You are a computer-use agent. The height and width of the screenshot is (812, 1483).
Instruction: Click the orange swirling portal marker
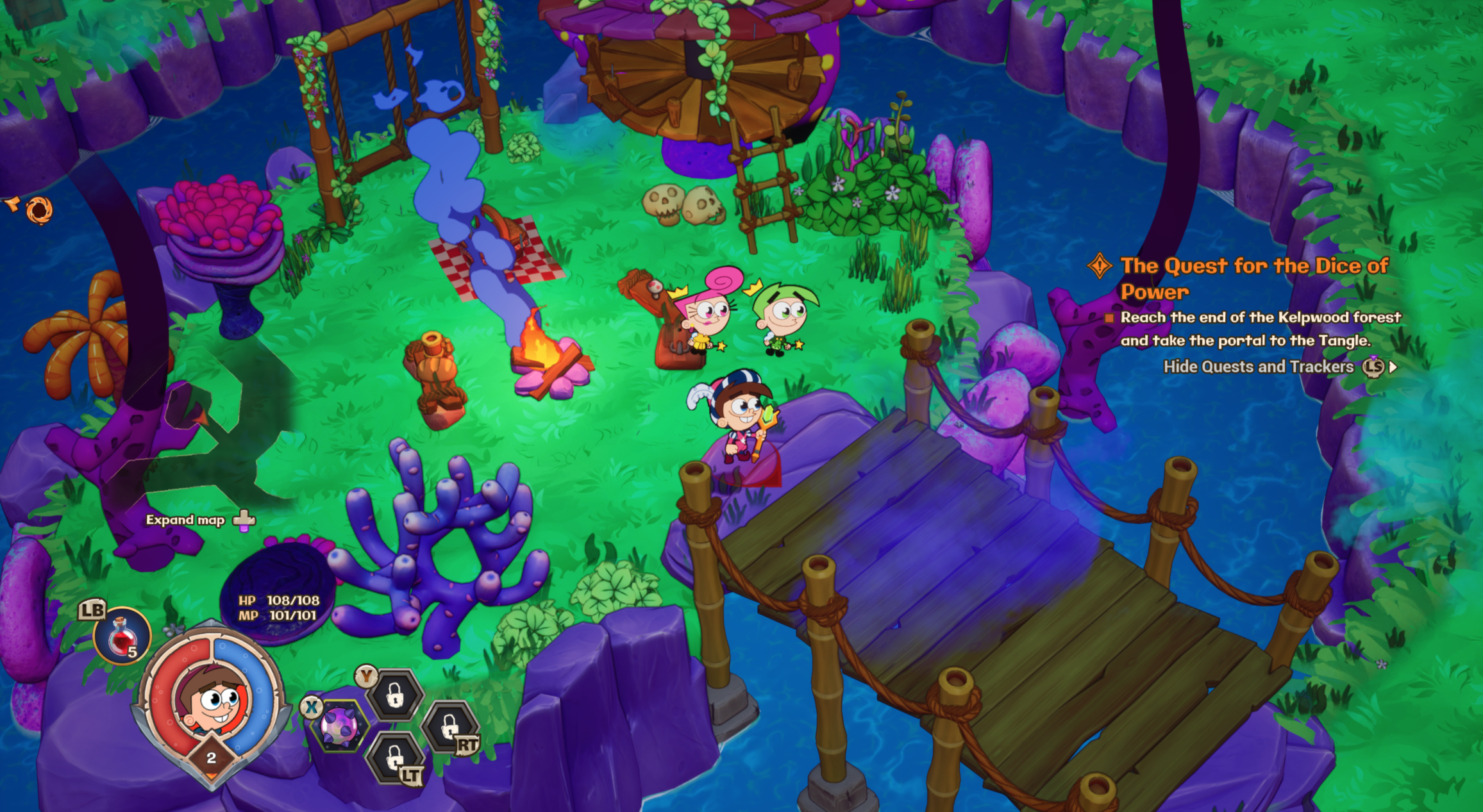pos(39,210)
